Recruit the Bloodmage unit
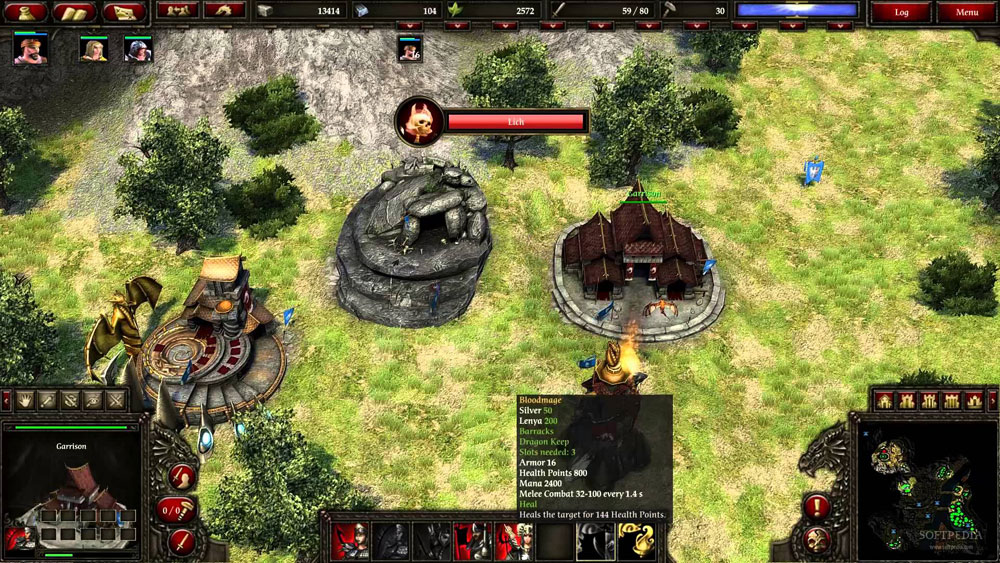Viewport: 1000px width, 563px height. 594,541
